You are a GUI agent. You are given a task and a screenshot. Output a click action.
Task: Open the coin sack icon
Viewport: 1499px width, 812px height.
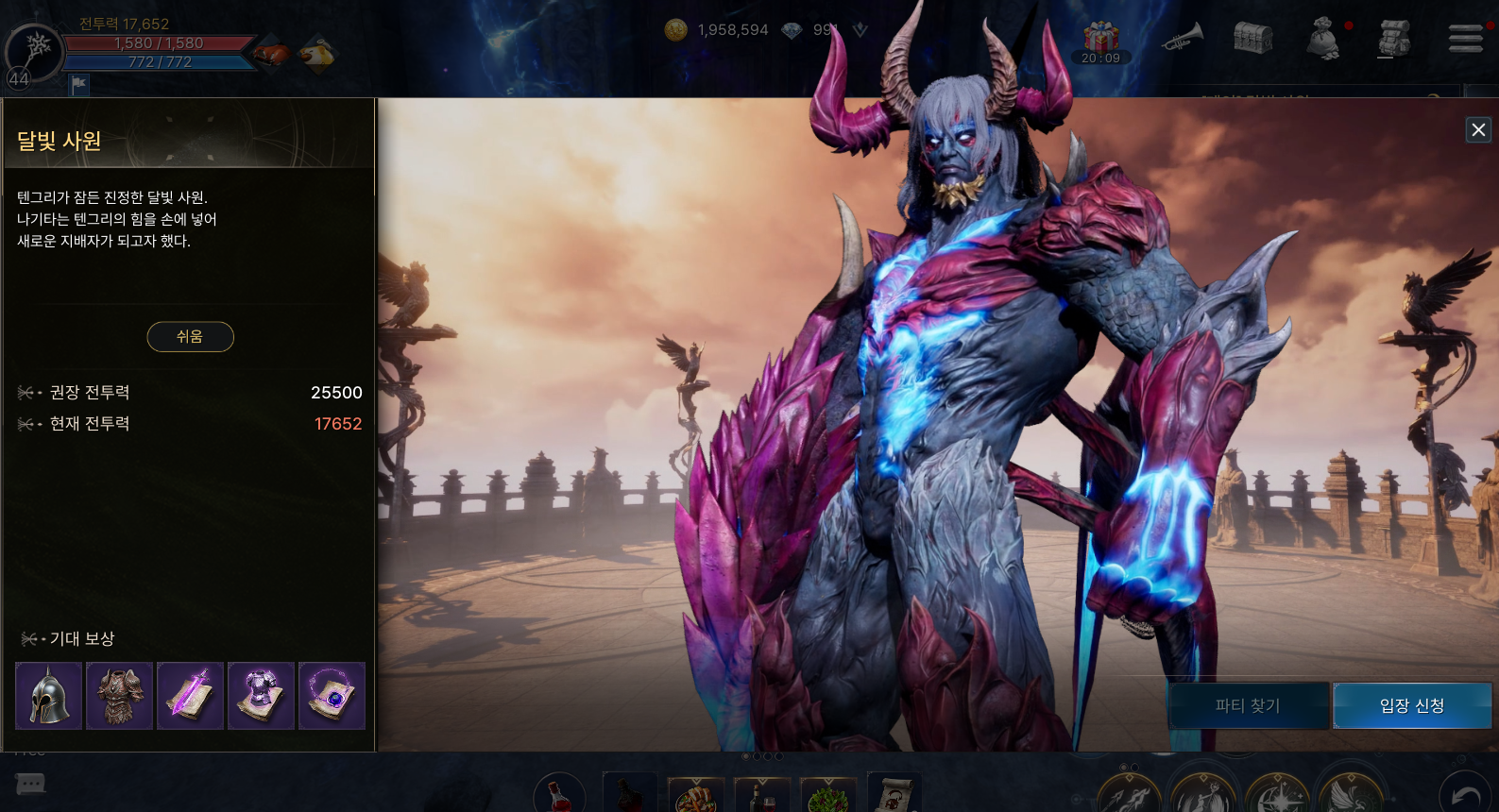[x=1323, y=40]
